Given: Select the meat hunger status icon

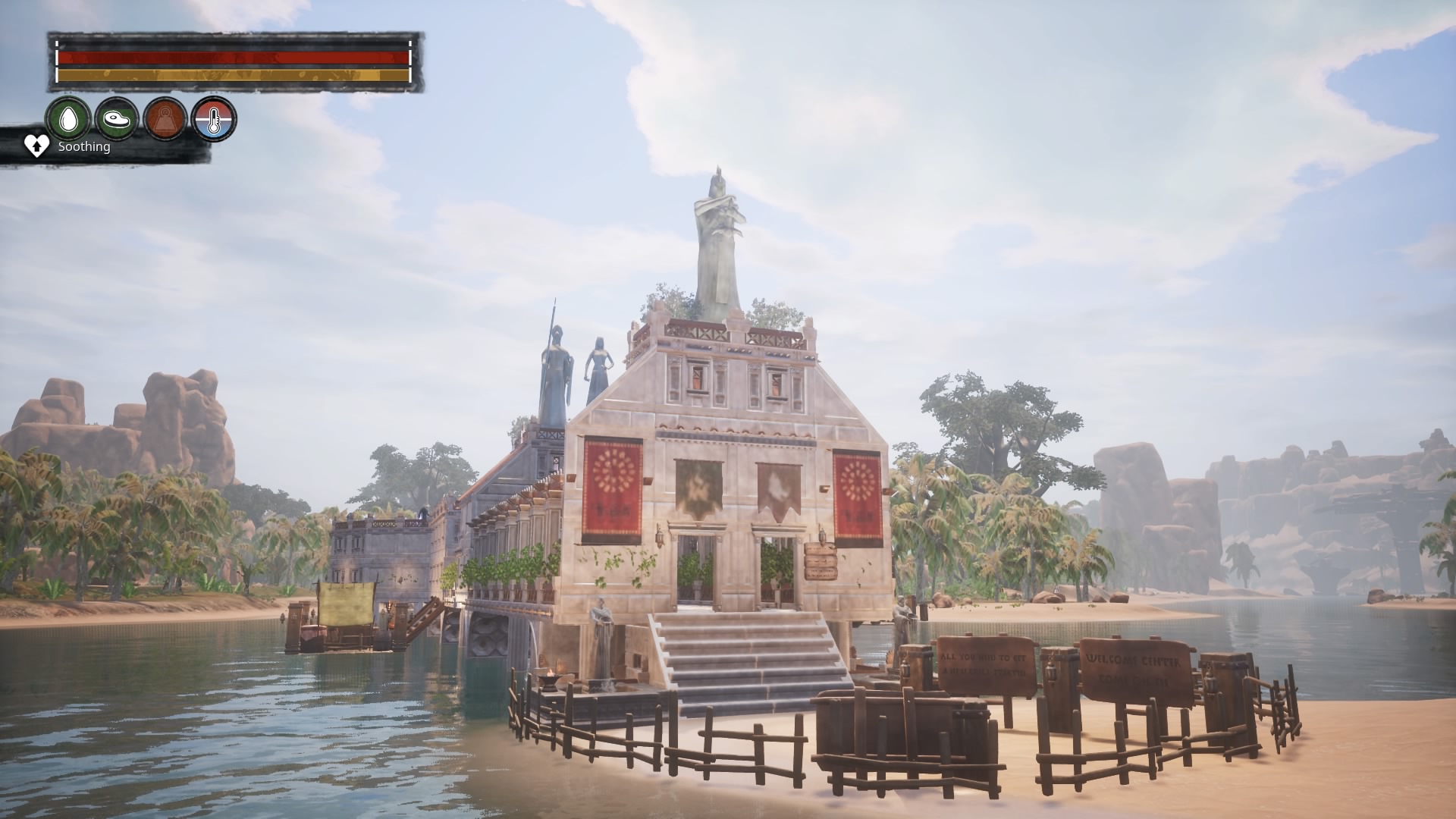Looking at the screenshot, I should point(117,119).
